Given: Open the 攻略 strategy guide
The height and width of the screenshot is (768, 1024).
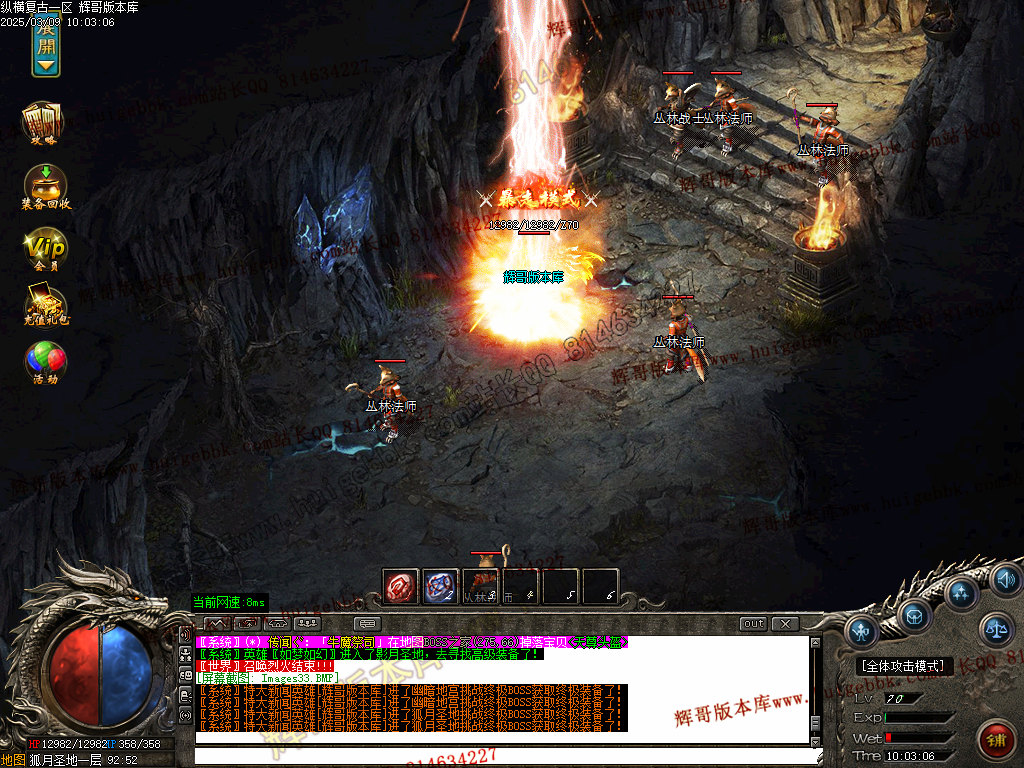Looking at the screenshot, I should (x=43, y=122).
